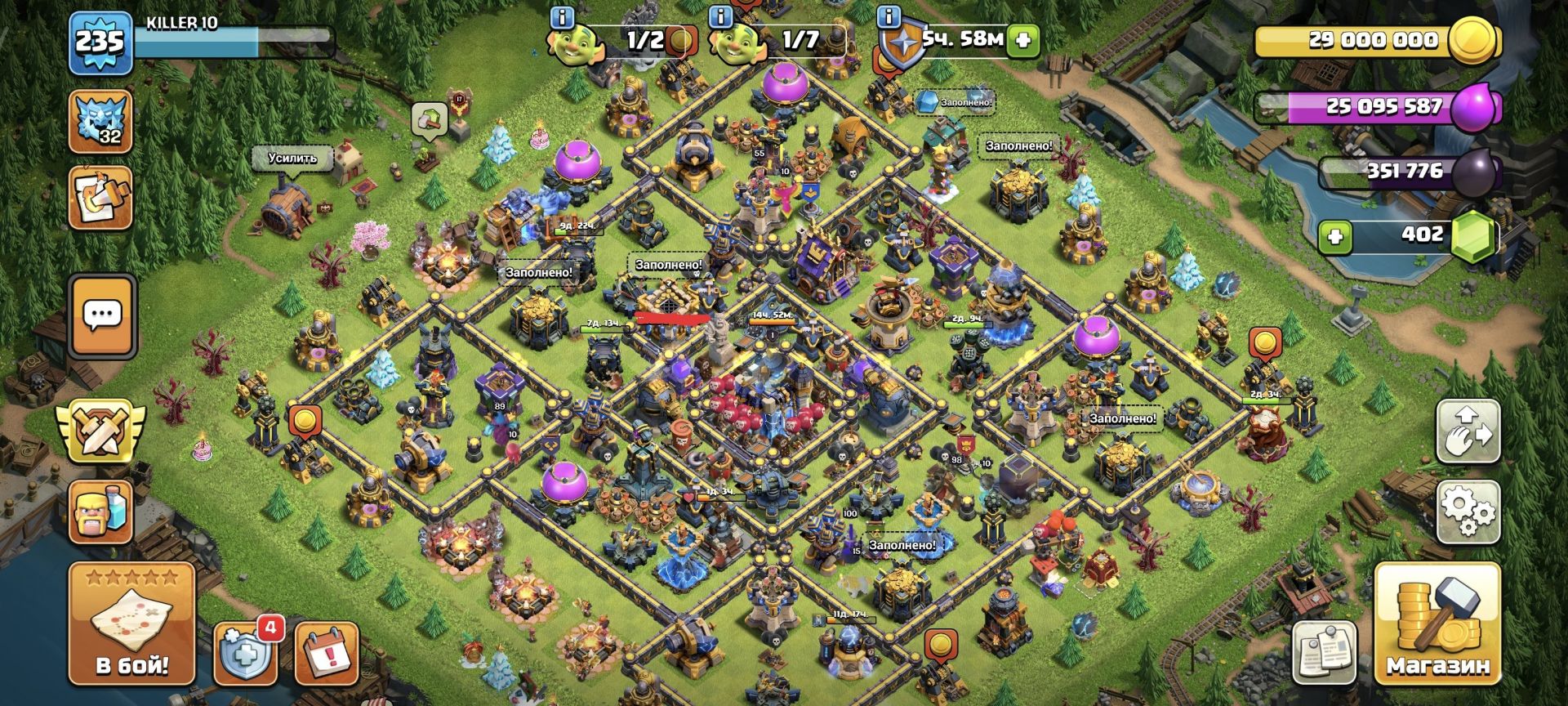Open the chat speech bubble panel

pos(102,315)
